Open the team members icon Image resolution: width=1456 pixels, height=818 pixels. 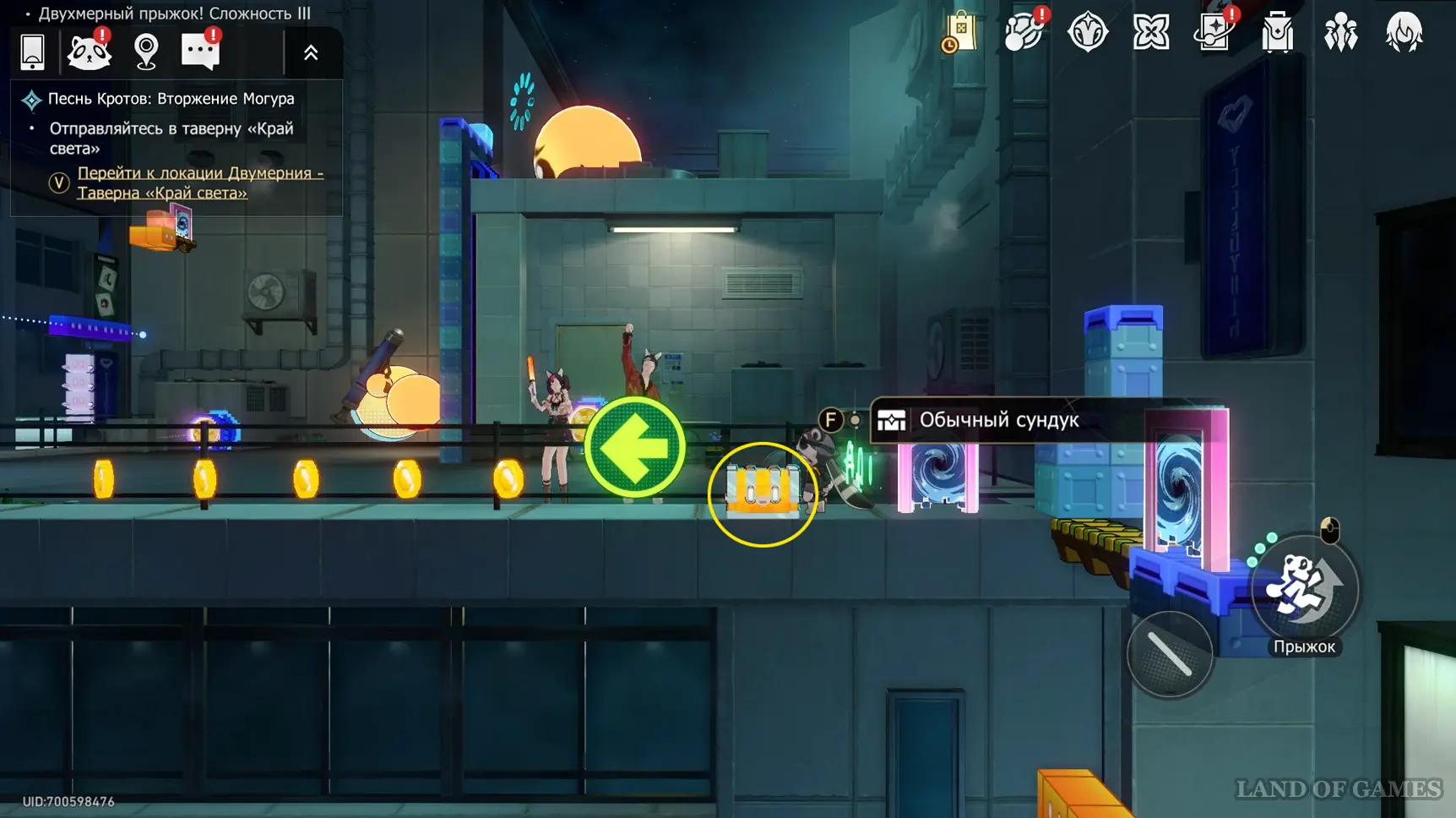pyautogui.click(x=1340, y=33)
